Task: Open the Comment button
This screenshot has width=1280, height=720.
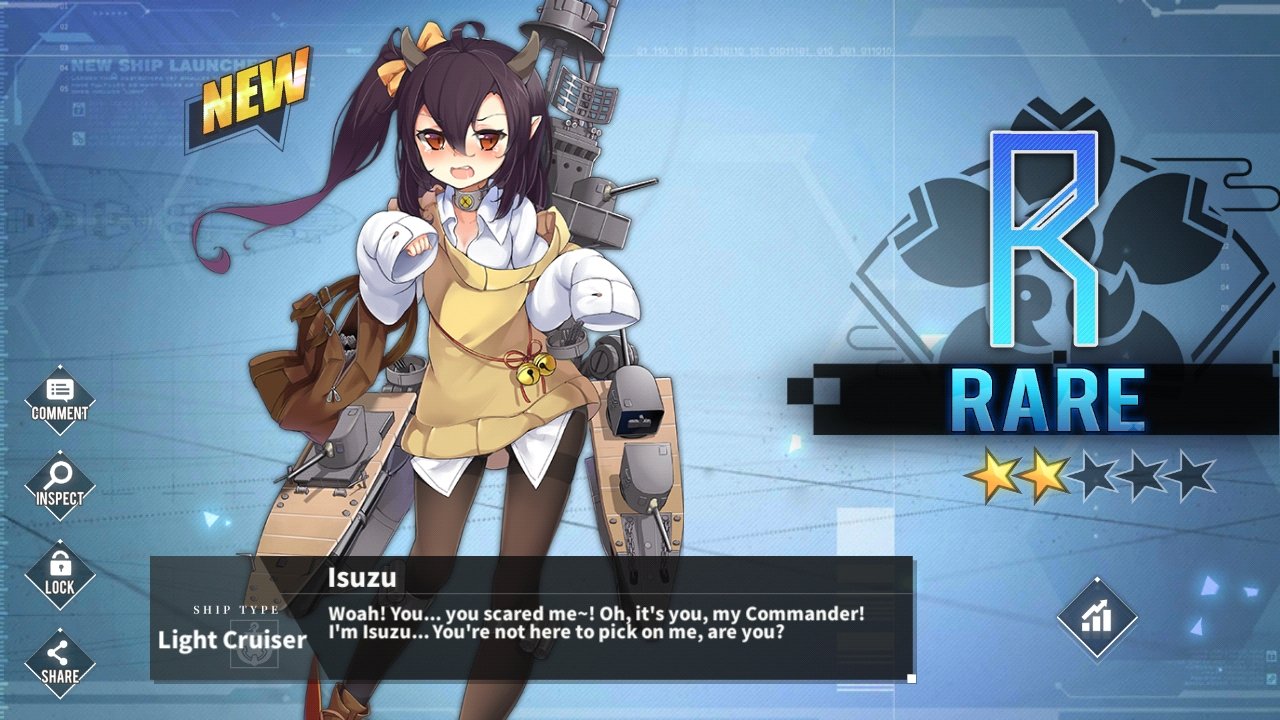Action: (x=59, y=400)
